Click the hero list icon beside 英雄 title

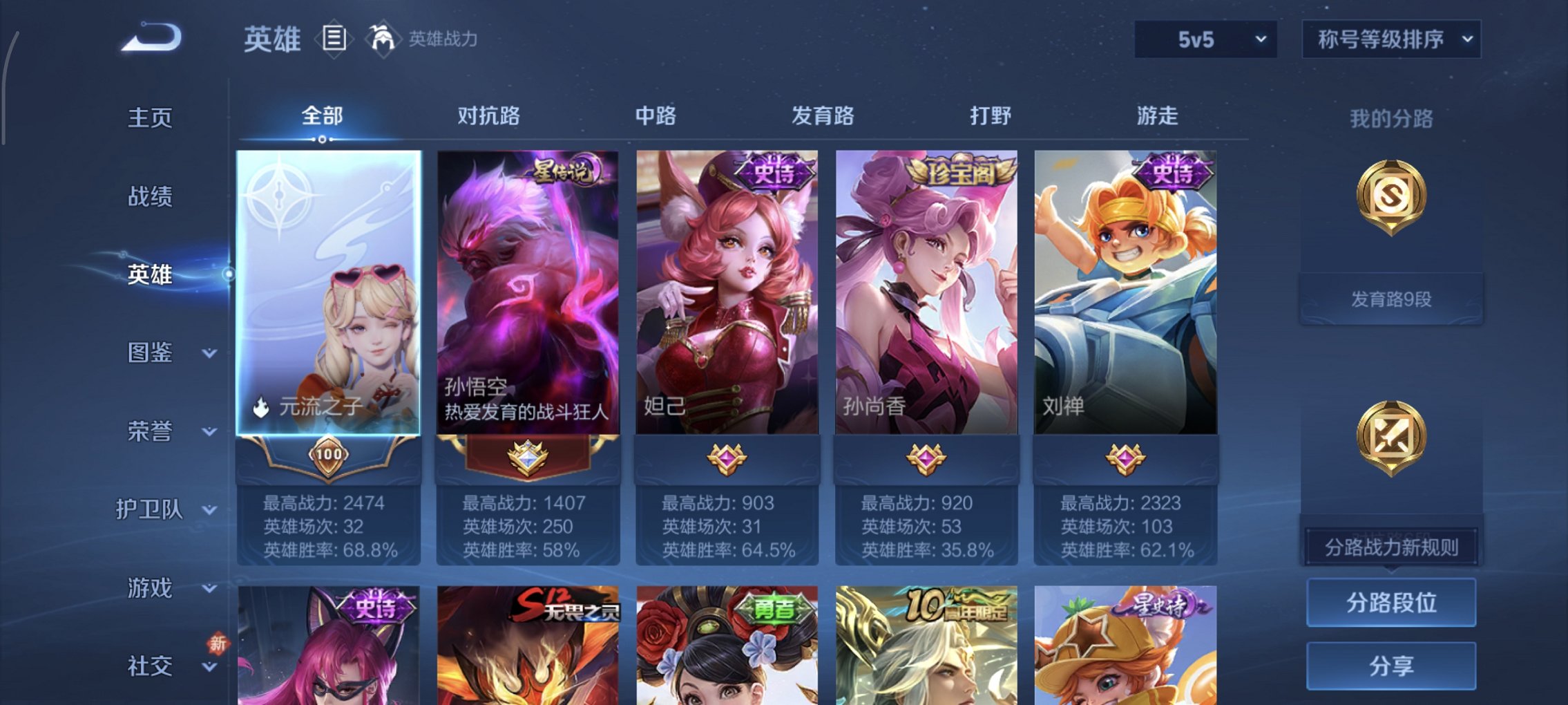(x=334, y=39)
